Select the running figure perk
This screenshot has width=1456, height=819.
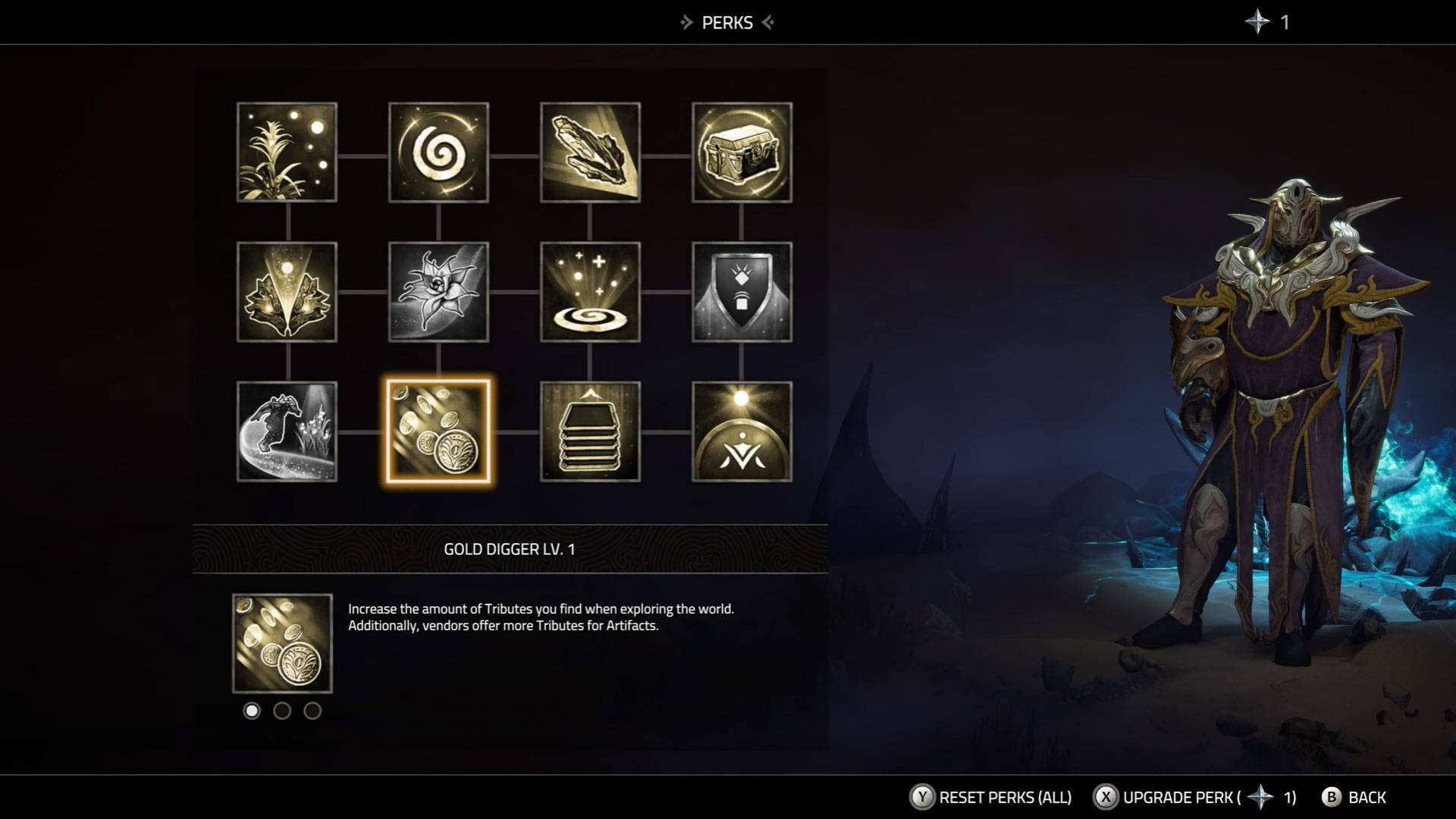tap(287, 431)
